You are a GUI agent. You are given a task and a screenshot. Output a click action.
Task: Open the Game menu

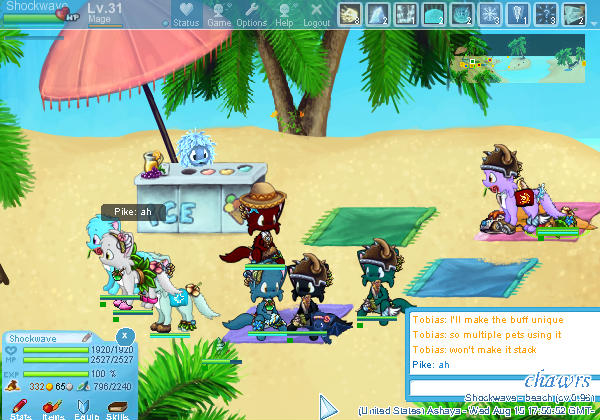coord(218,14)
